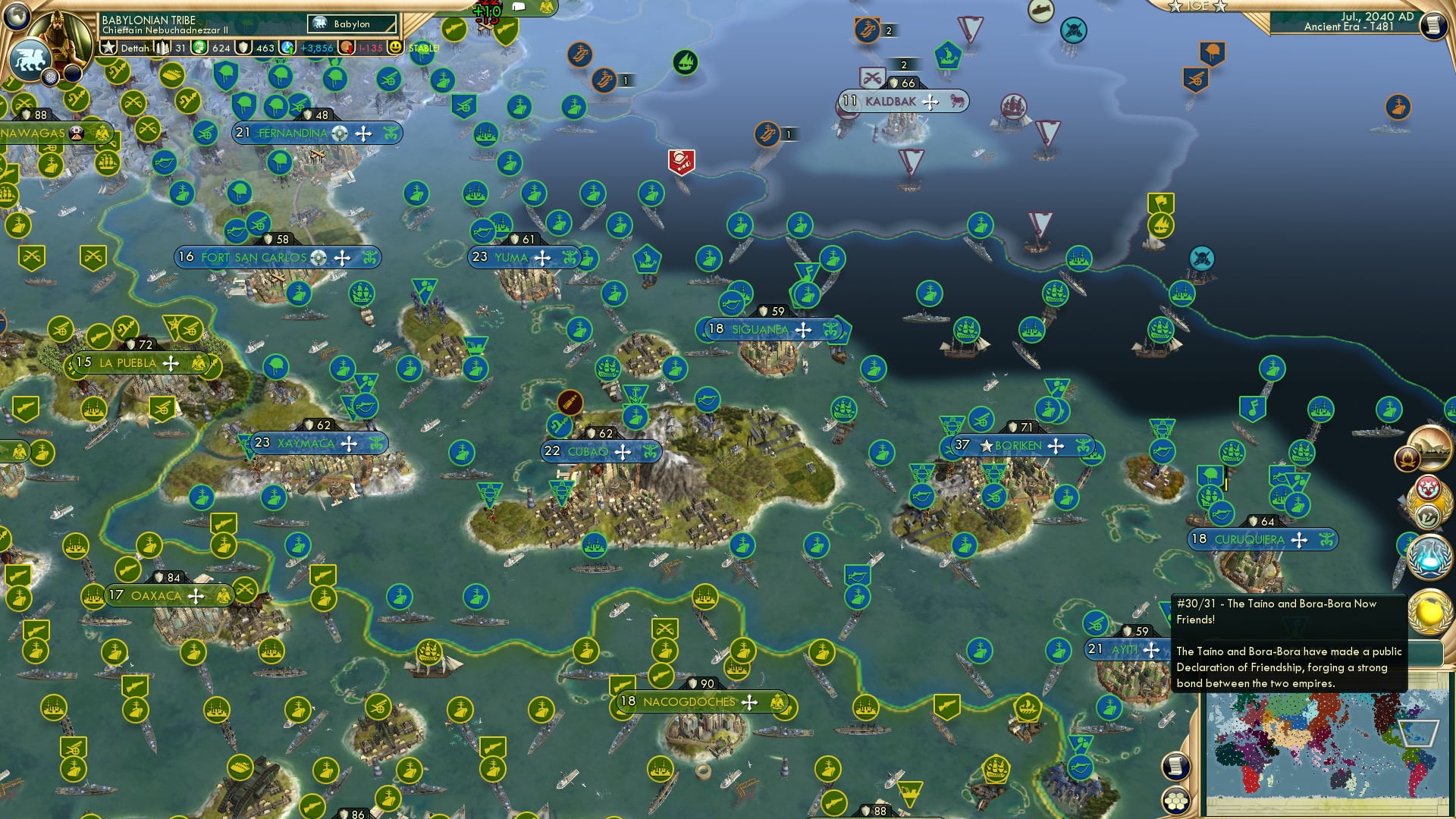
Task: Open the Babylon civilization dropdown
Action: pos(353,24)
